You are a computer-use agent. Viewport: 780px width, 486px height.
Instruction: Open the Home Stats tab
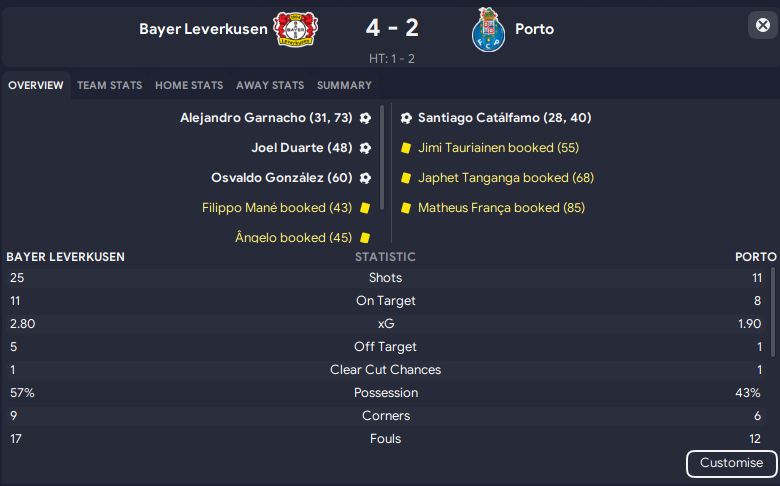pyautogui.click(x=189, y=86)
